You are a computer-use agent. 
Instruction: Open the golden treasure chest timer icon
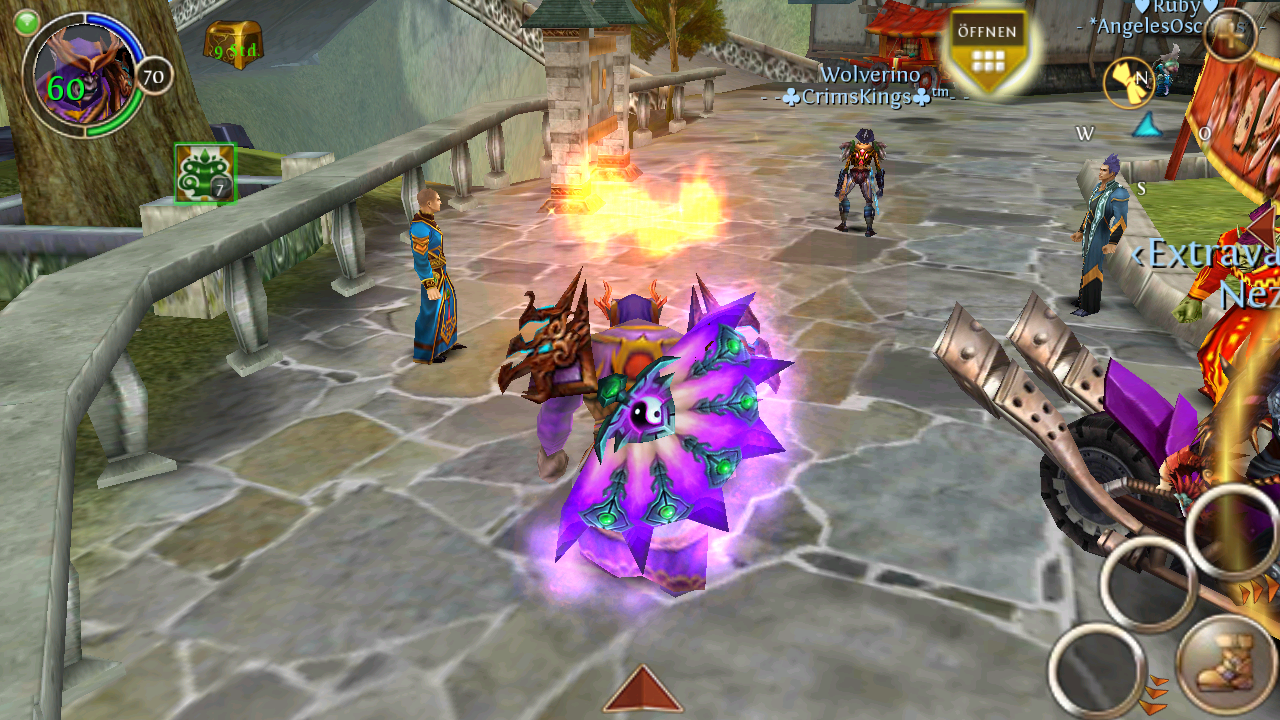tap(233, 44)
